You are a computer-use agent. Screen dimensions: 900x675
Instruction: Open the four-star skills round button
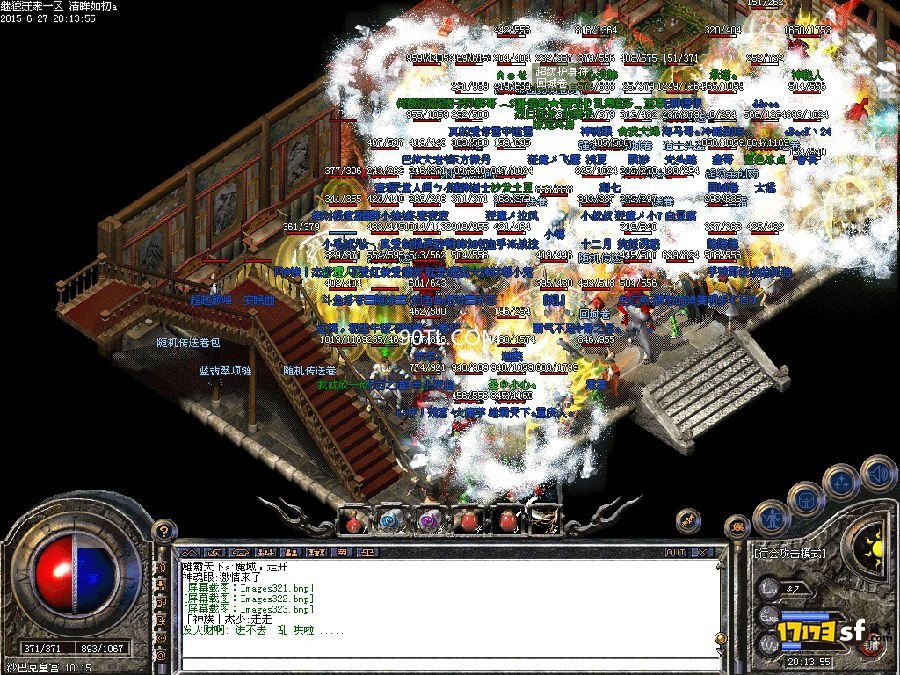(843, 482)
